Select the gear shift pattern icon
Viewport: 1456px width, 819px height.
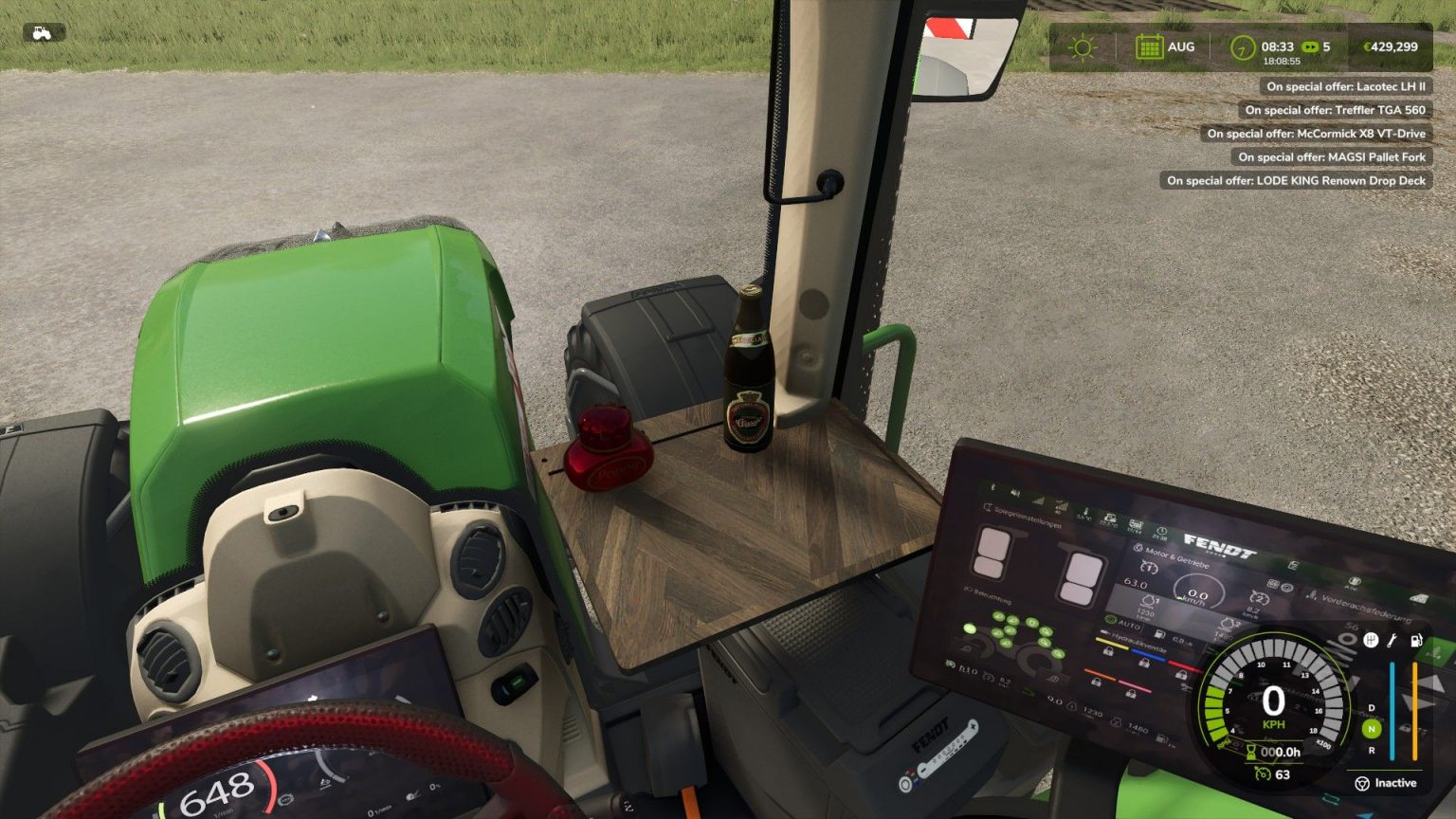(1370, 641)
